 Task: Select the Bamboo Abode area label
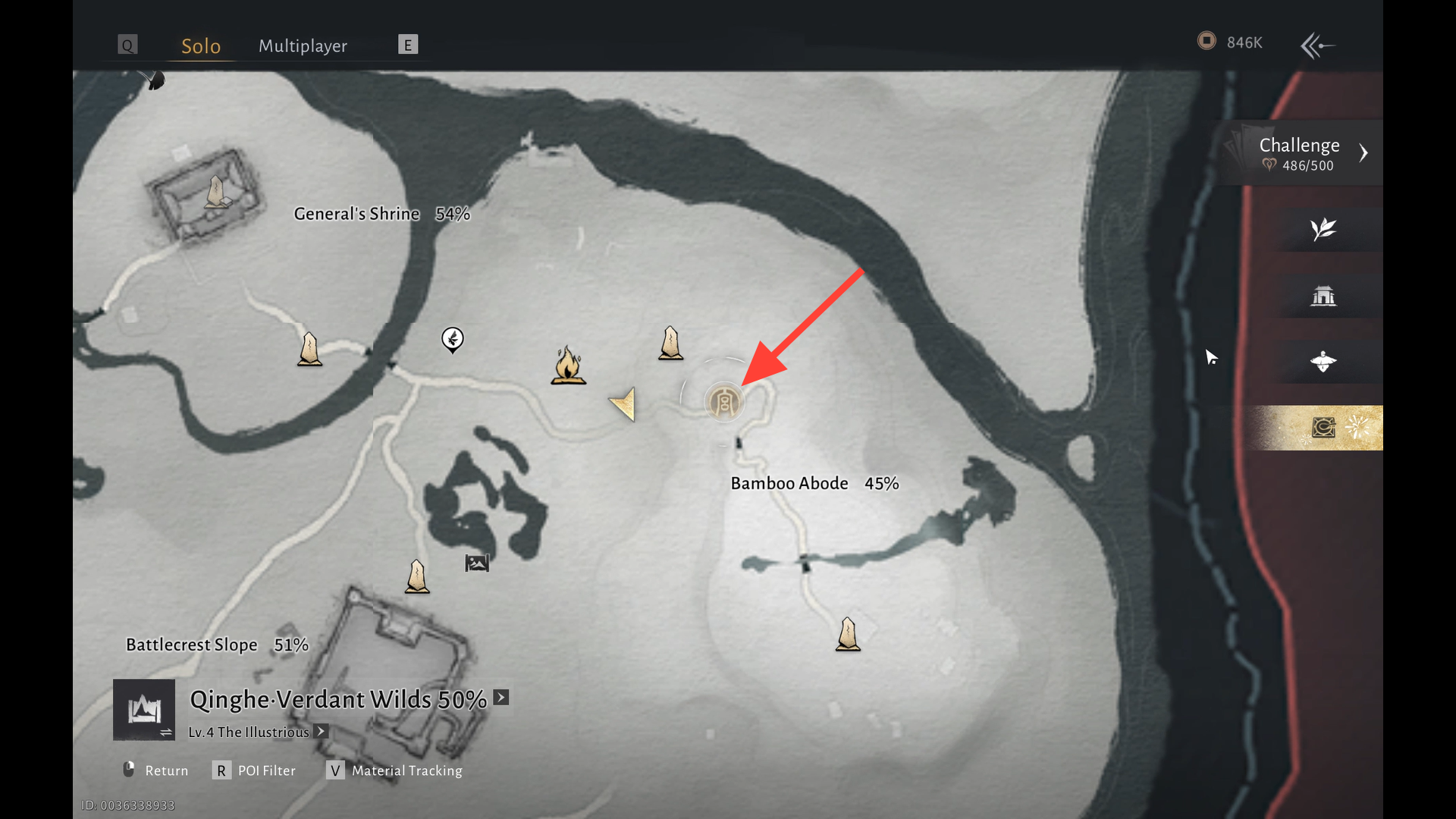[789, 484]
